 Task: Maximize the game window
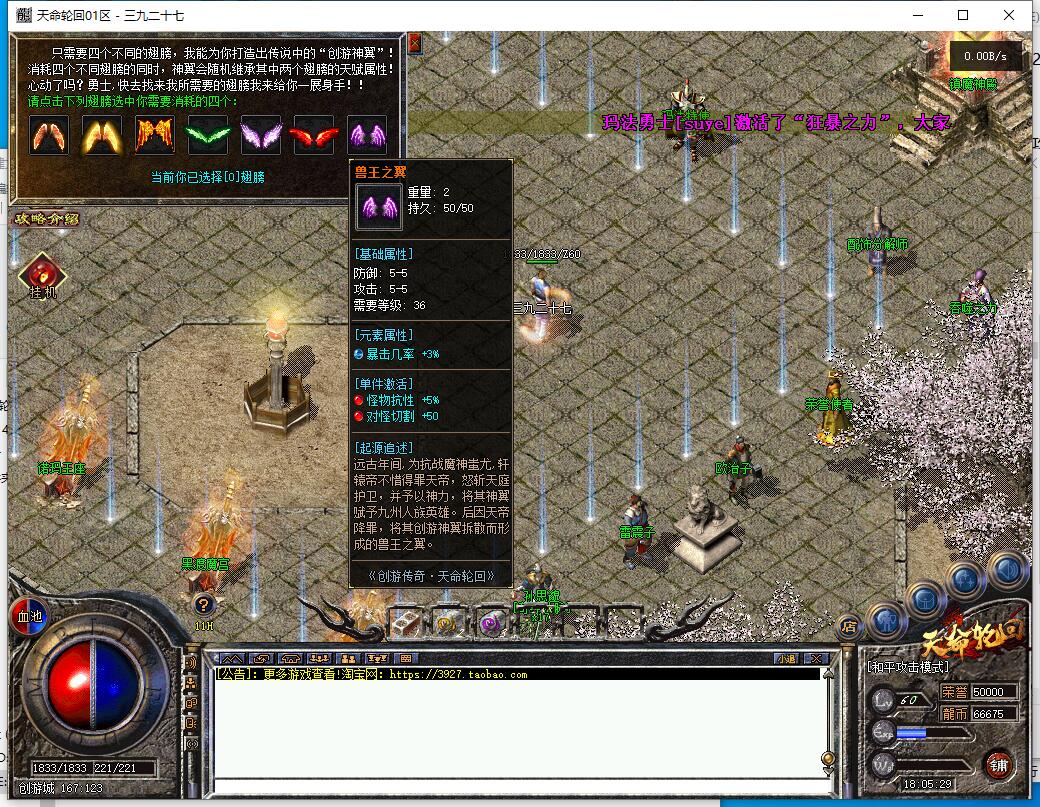point(963,15)
